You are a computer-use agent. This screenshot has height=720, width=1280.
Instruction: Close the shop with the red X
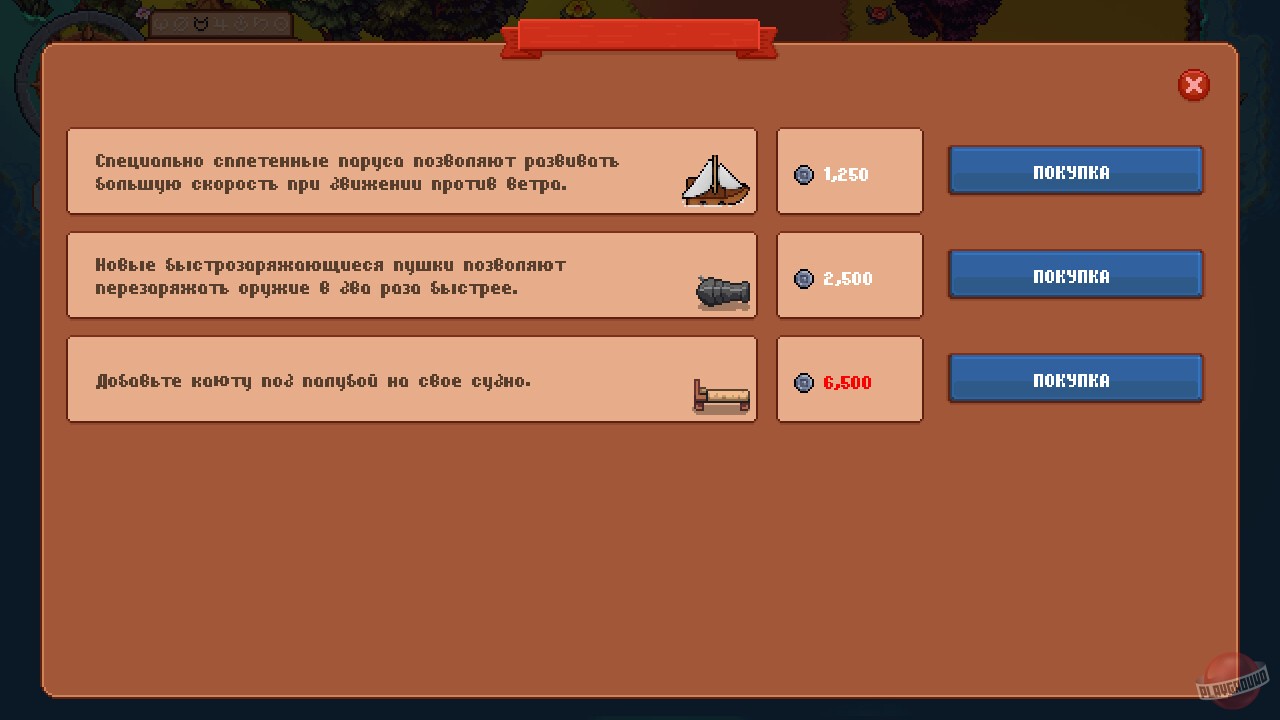click(1193, 85)
